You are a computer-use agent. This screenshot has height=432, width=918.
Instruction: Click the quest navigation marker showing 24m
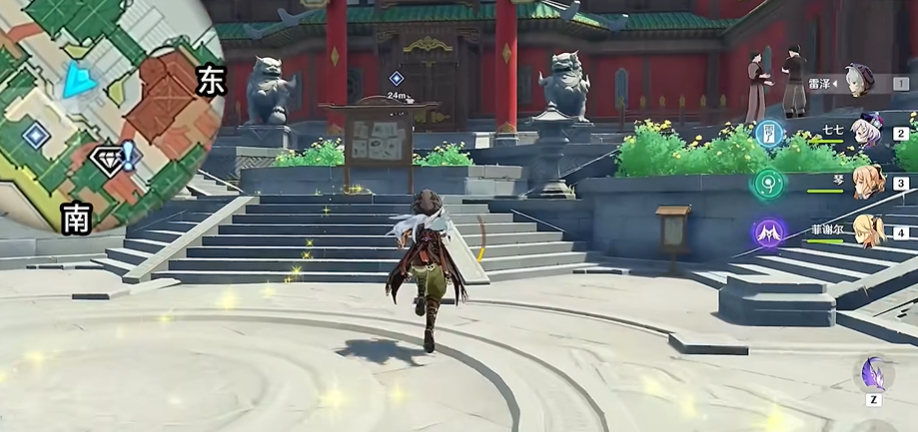click(397, 79)
